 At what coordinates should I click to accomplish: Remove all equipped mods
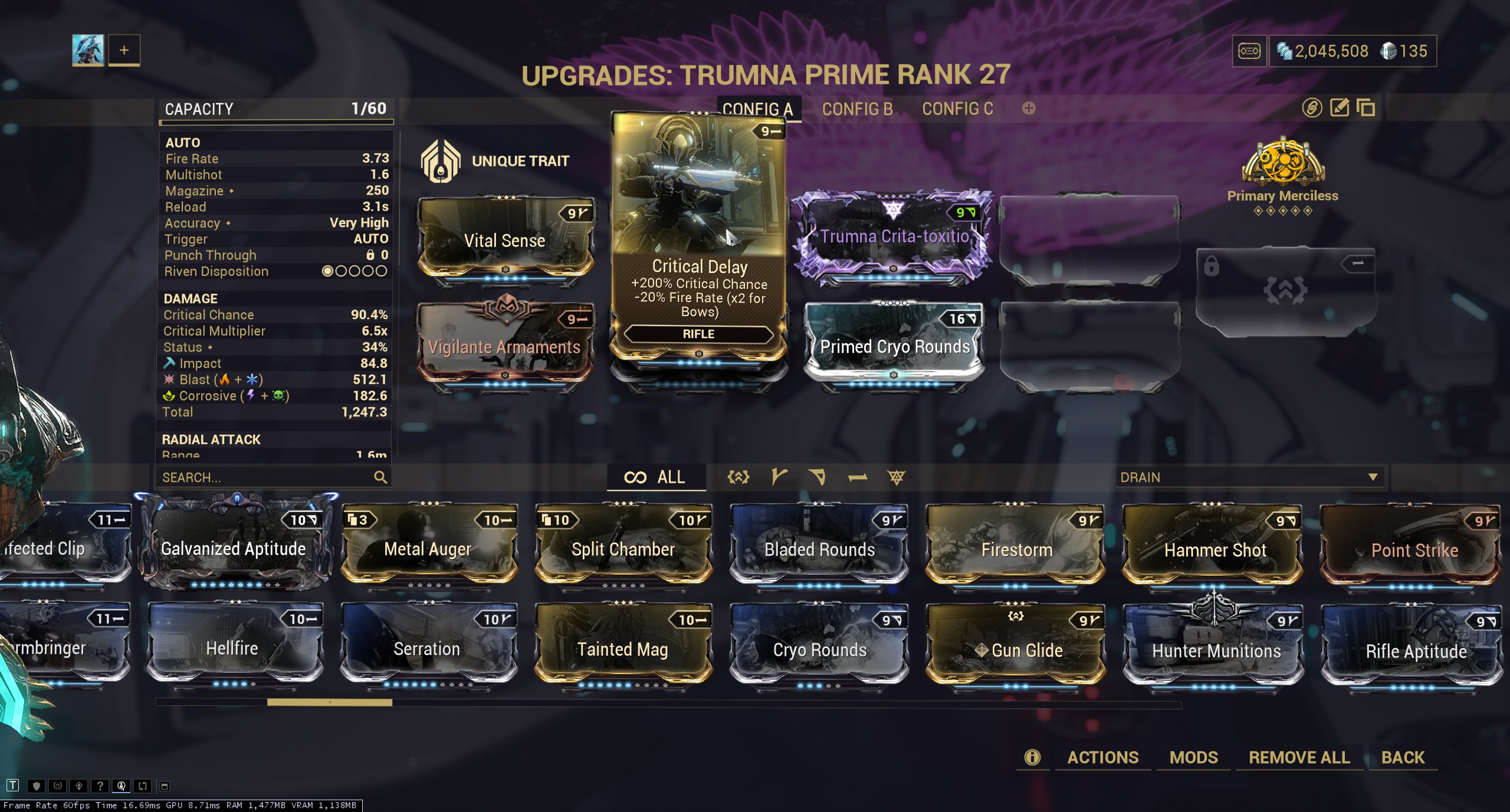[x=1299, y=757]
